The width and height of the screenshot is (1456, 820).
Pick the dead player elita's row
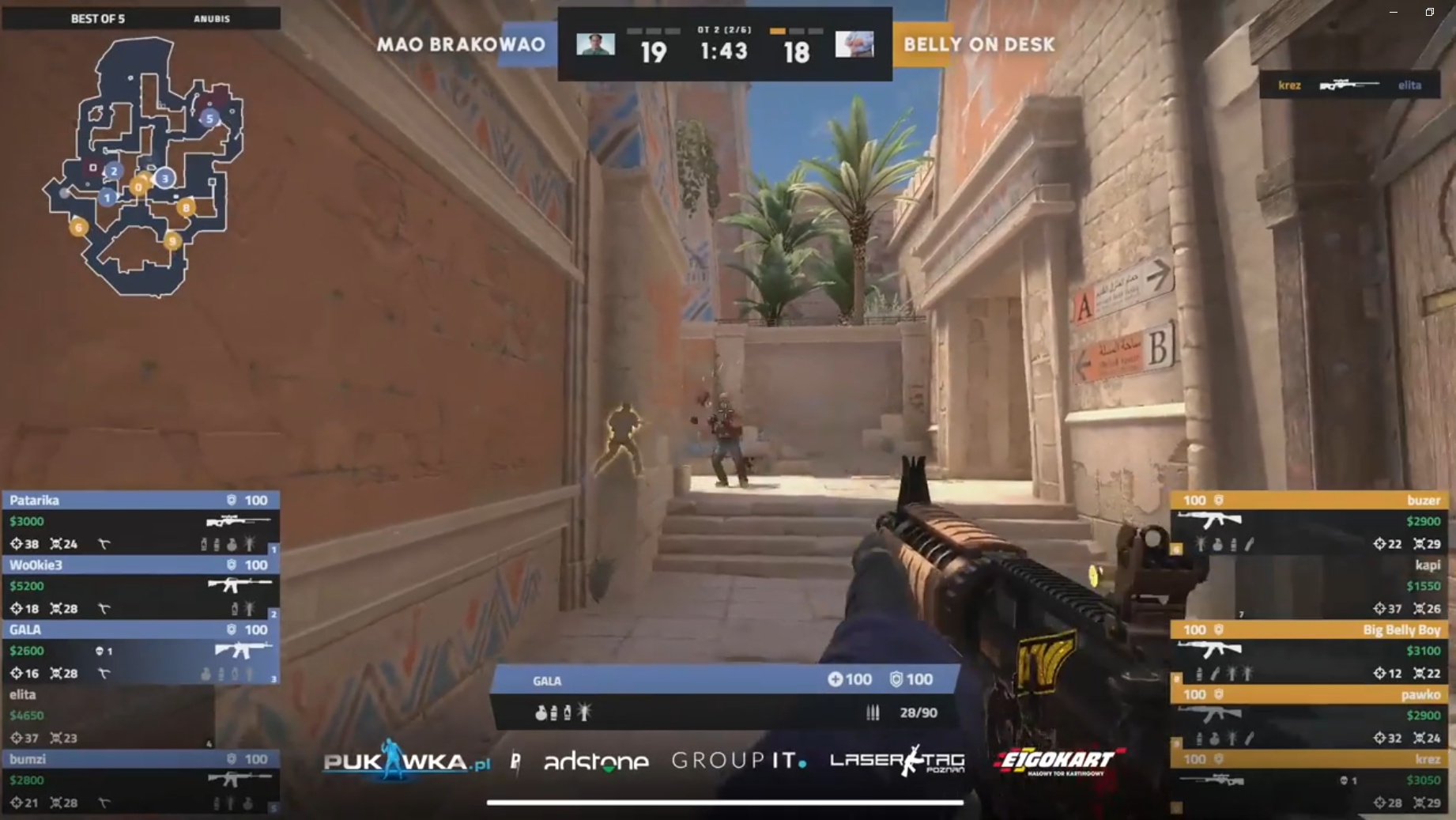(x=109, y=716)
